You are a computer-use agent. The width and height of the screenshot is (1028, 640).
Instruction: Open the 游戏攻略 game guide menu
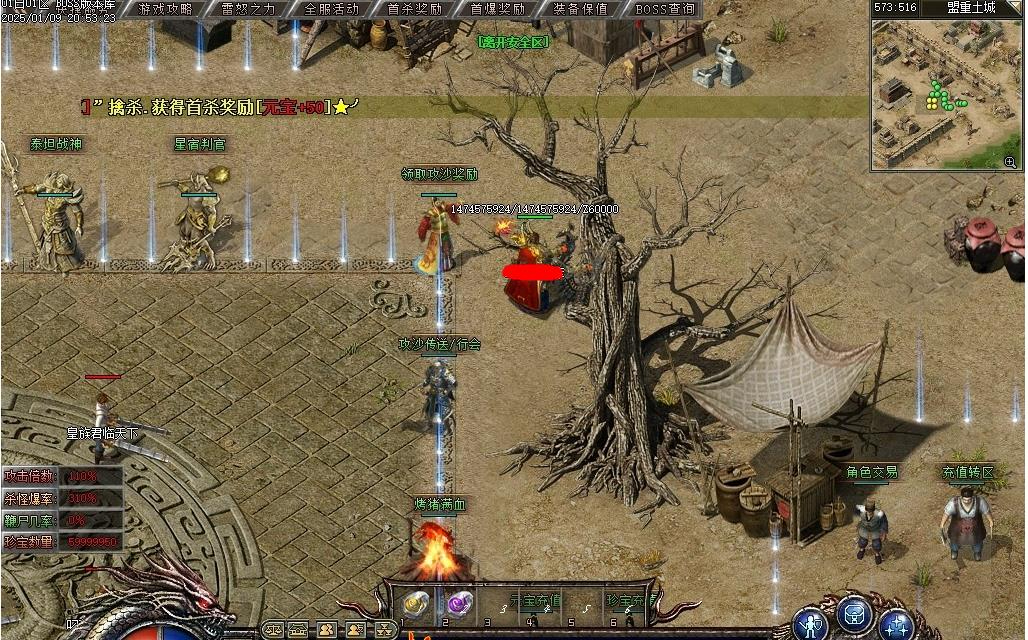[x=166, y=9]
